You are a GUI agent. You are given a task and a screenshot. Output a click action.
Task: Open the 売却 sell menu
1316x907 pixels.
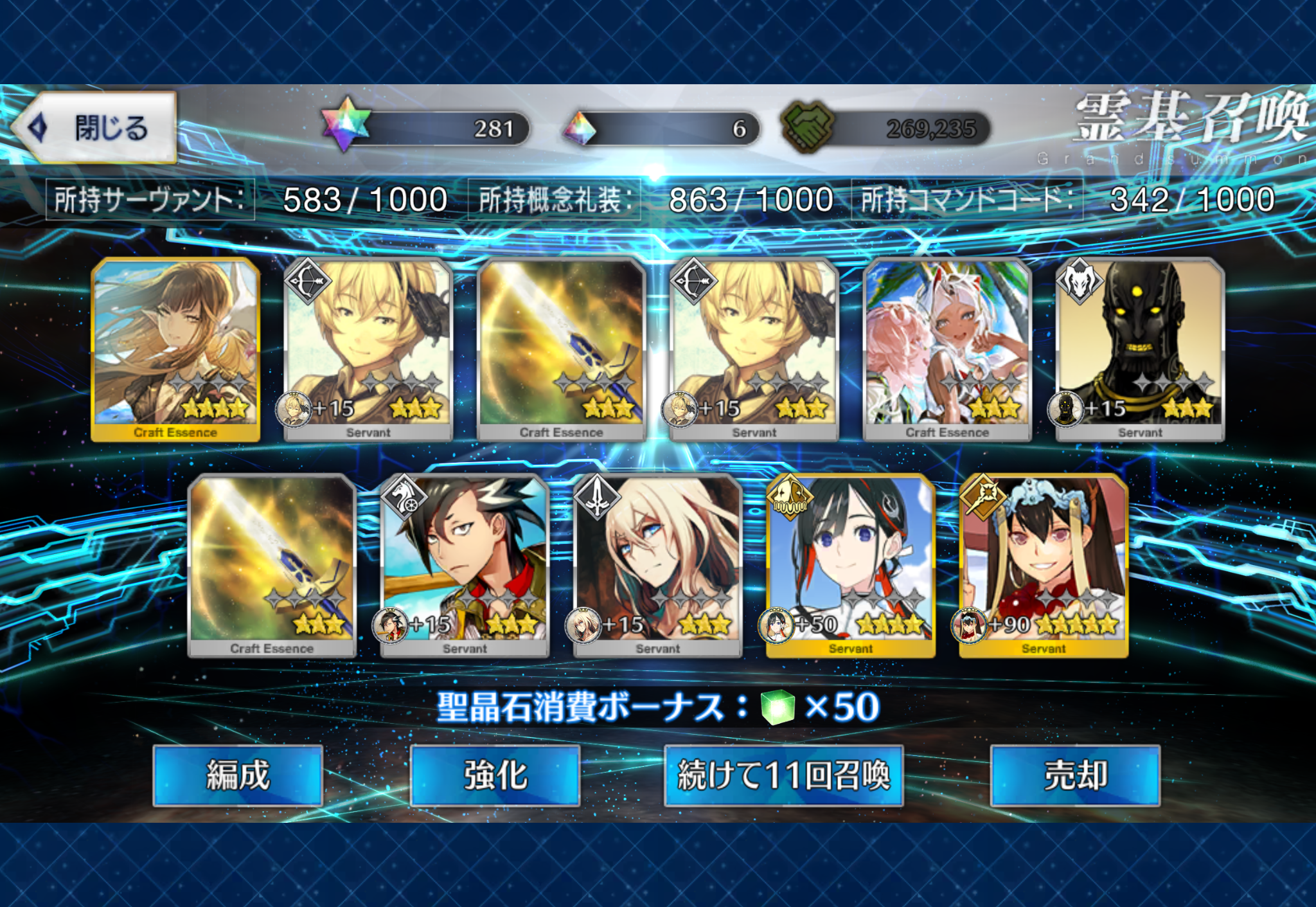(x=1075, y=775)
